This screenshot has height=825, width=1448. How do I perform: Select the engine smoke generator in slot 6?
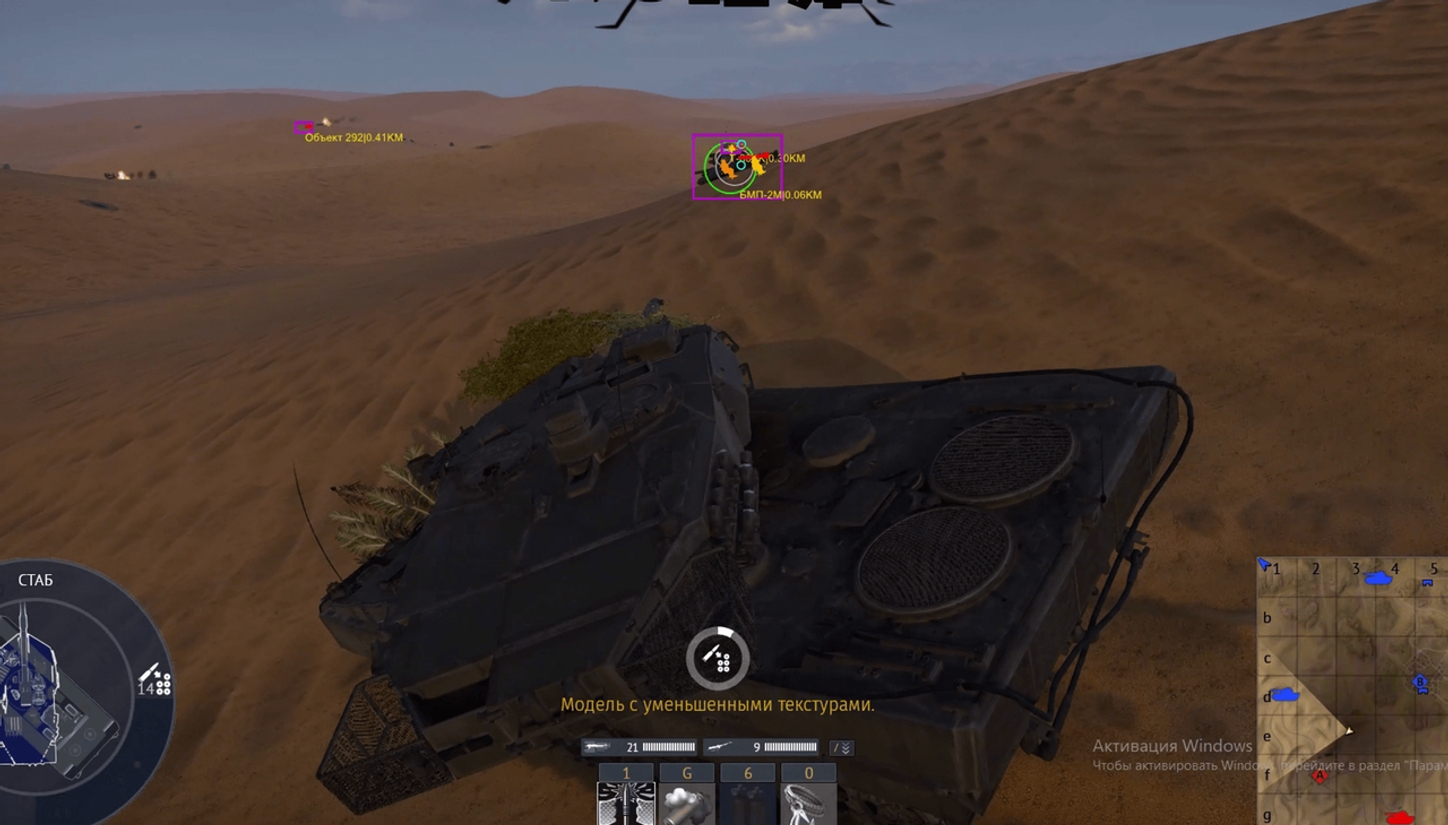tap(748, 798)
